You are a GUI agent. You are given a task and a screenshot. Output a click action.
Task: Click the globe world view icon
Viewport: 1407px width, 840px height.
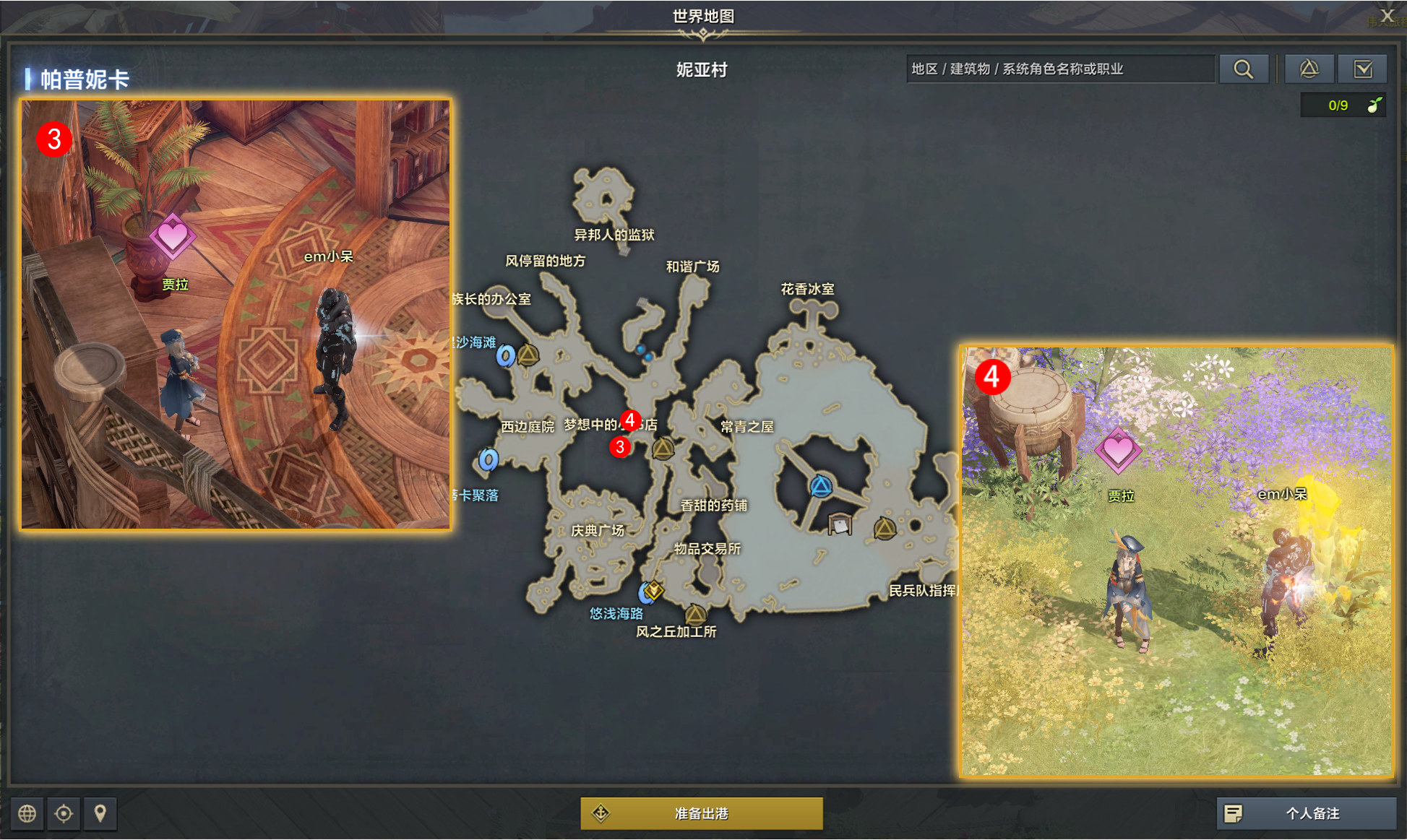pos(27,813)
